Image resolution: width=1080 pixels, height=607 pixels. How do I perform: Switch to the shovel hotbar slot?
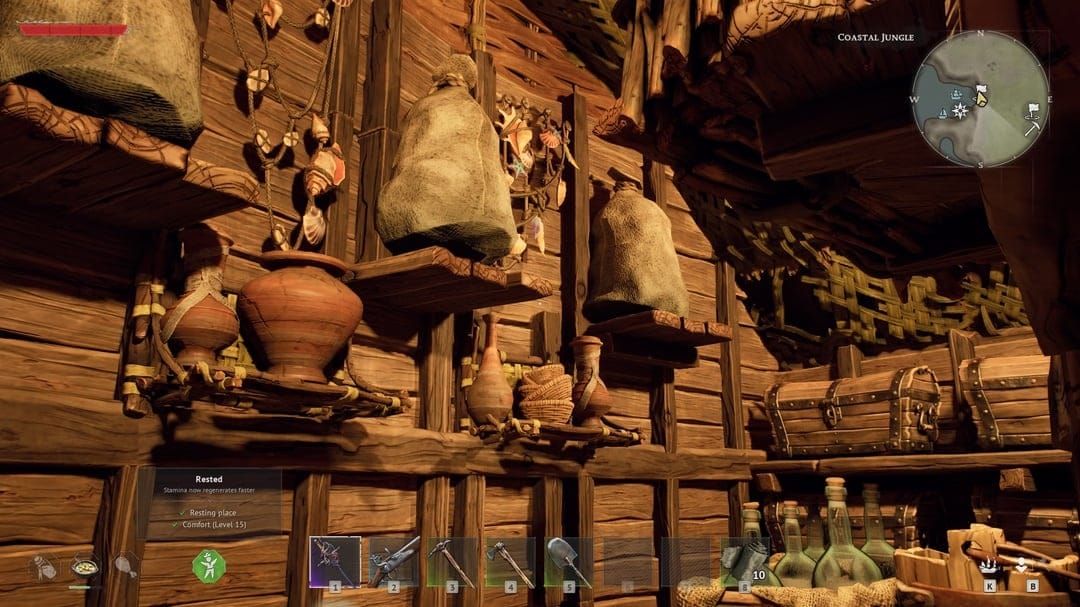coord(568,561)
